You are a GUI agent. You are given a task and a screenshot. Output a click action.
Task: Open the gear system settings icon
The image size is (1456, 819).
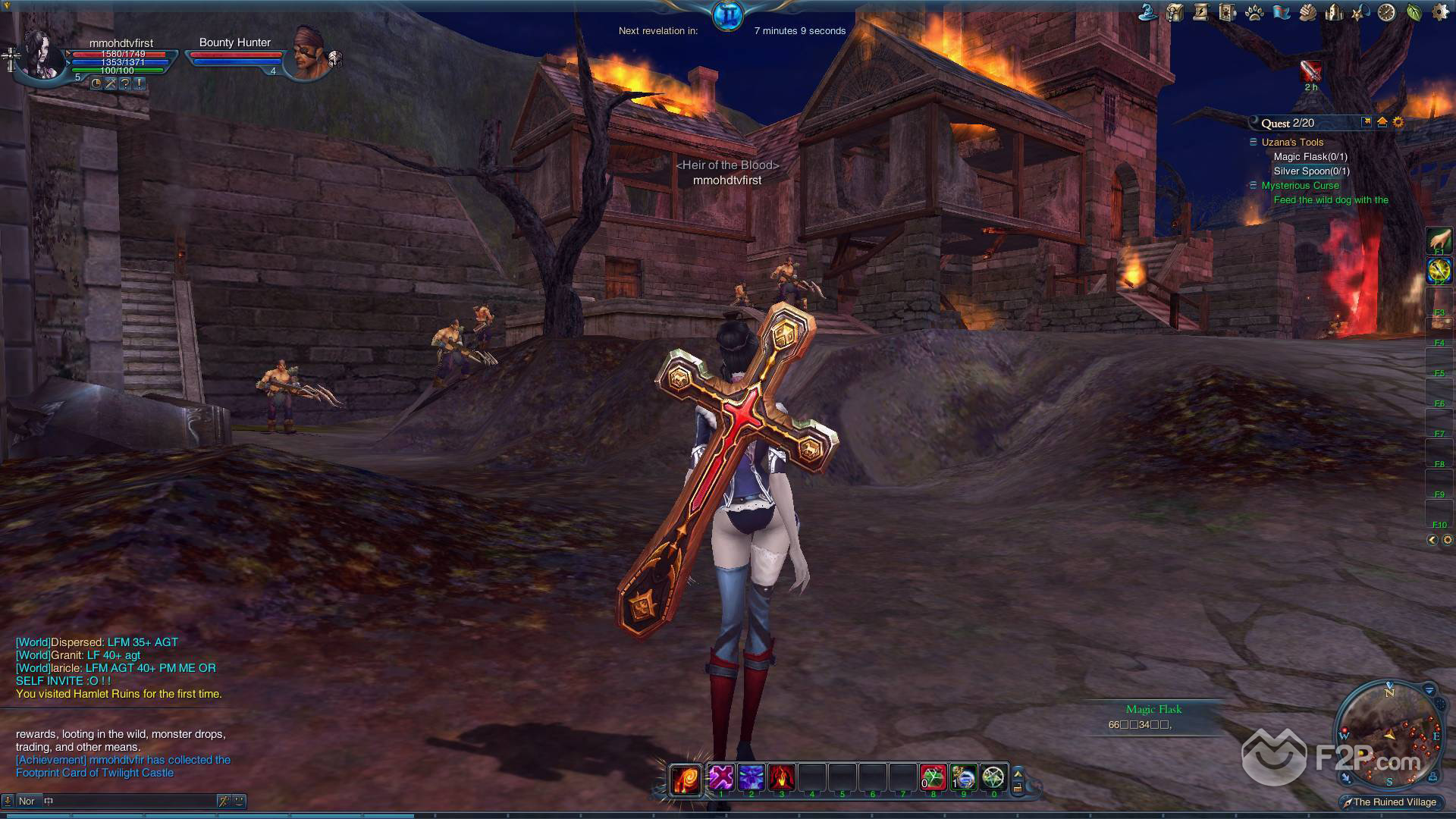[x=1440, y=12]
